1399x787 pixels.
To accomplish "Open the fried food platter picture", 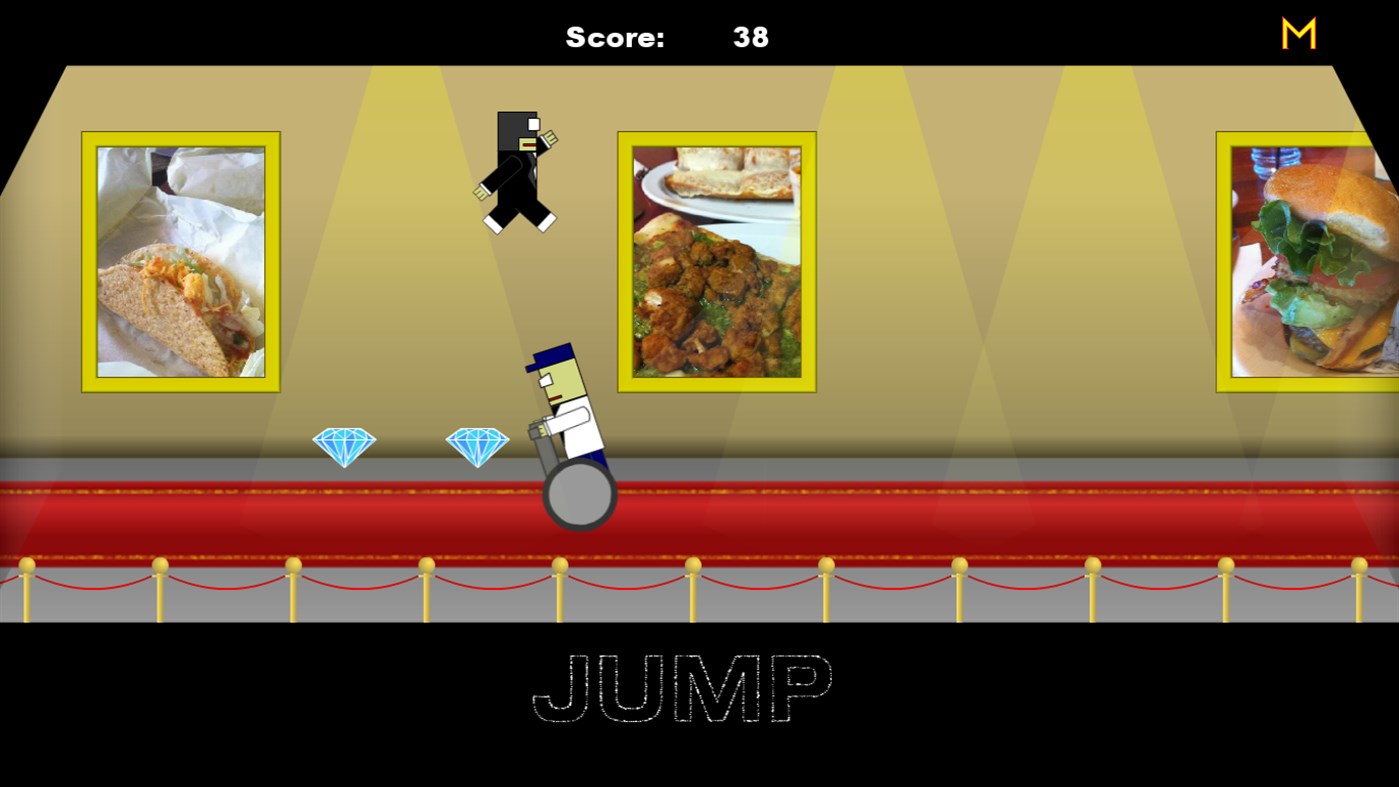I will 715,260.
